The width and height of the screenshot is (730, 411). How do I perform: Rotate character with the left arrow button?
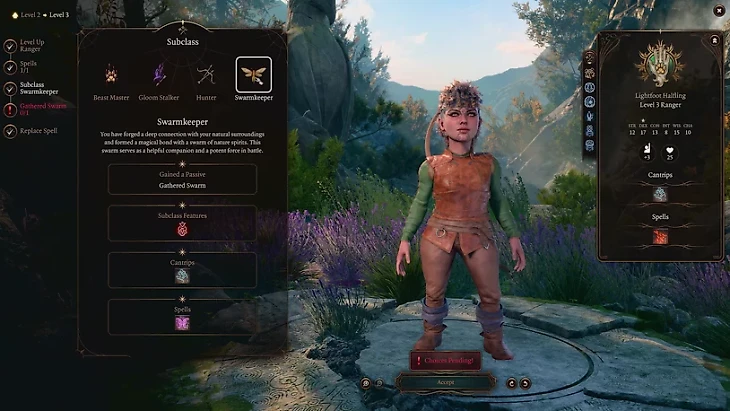511,382
